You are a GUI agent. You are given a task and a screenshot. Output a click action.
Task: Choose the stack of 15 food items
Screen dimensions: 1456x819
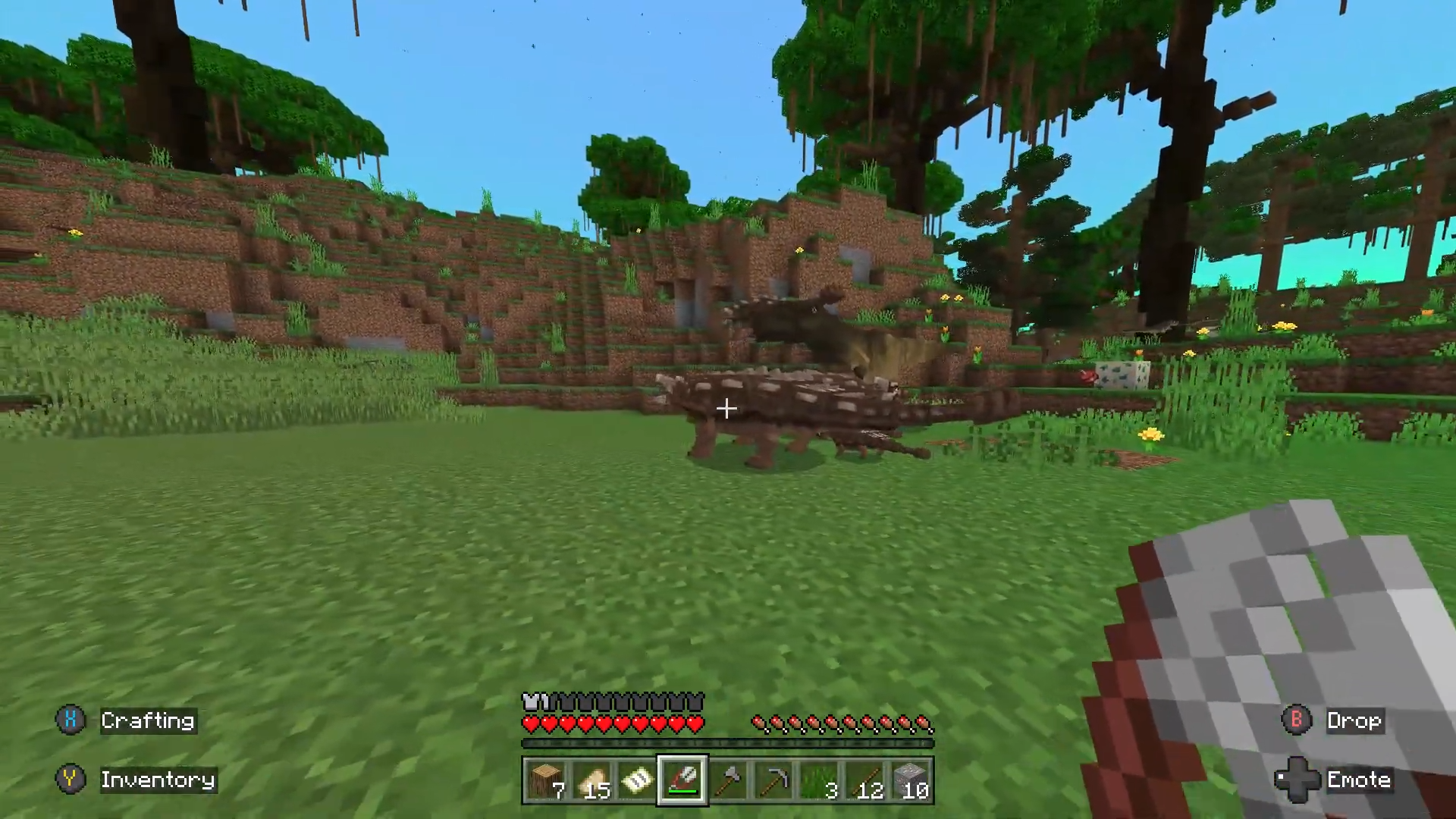[591, 780]
